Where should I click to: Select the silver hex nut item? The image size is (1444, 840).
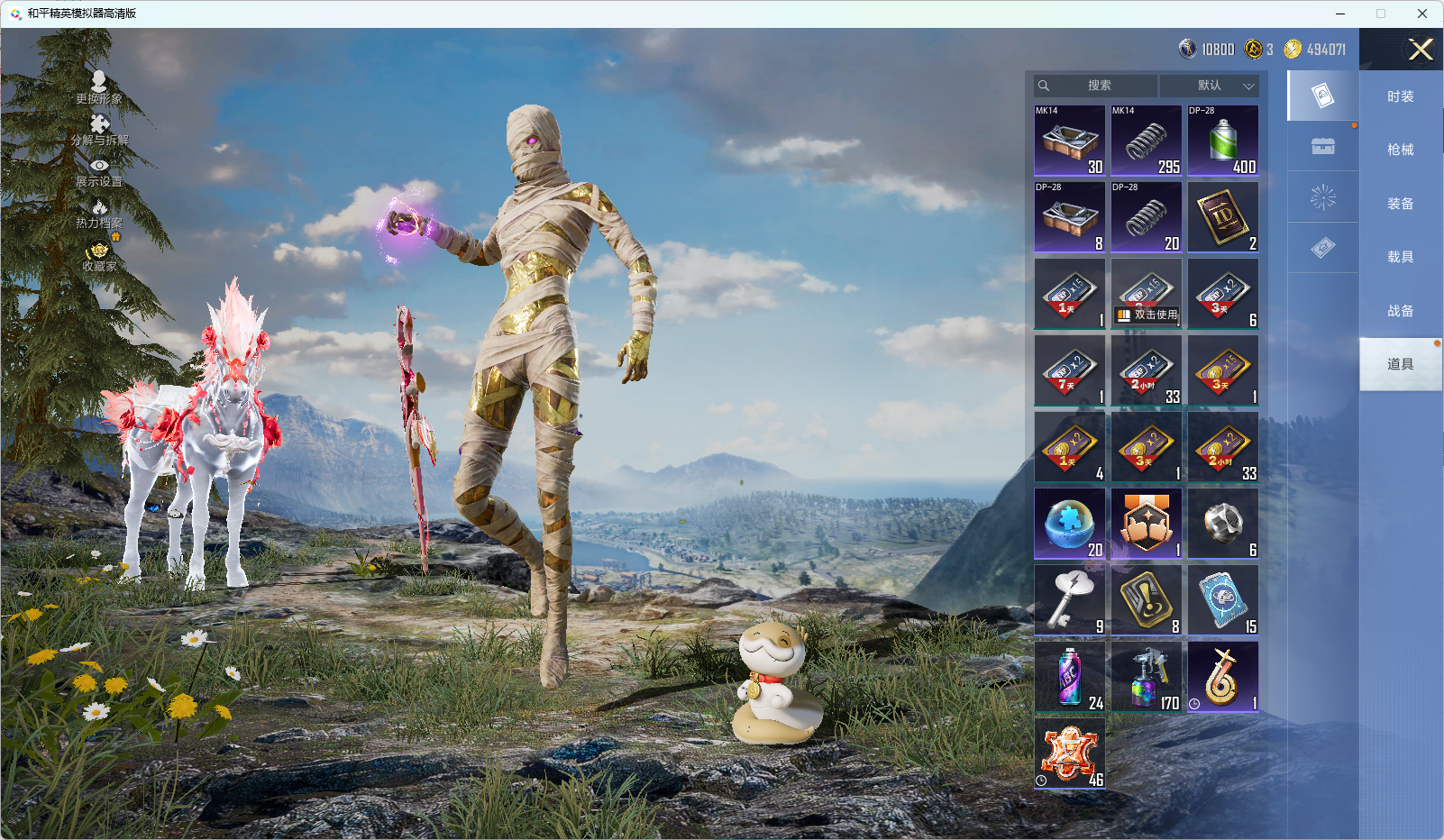[1223, 523]
